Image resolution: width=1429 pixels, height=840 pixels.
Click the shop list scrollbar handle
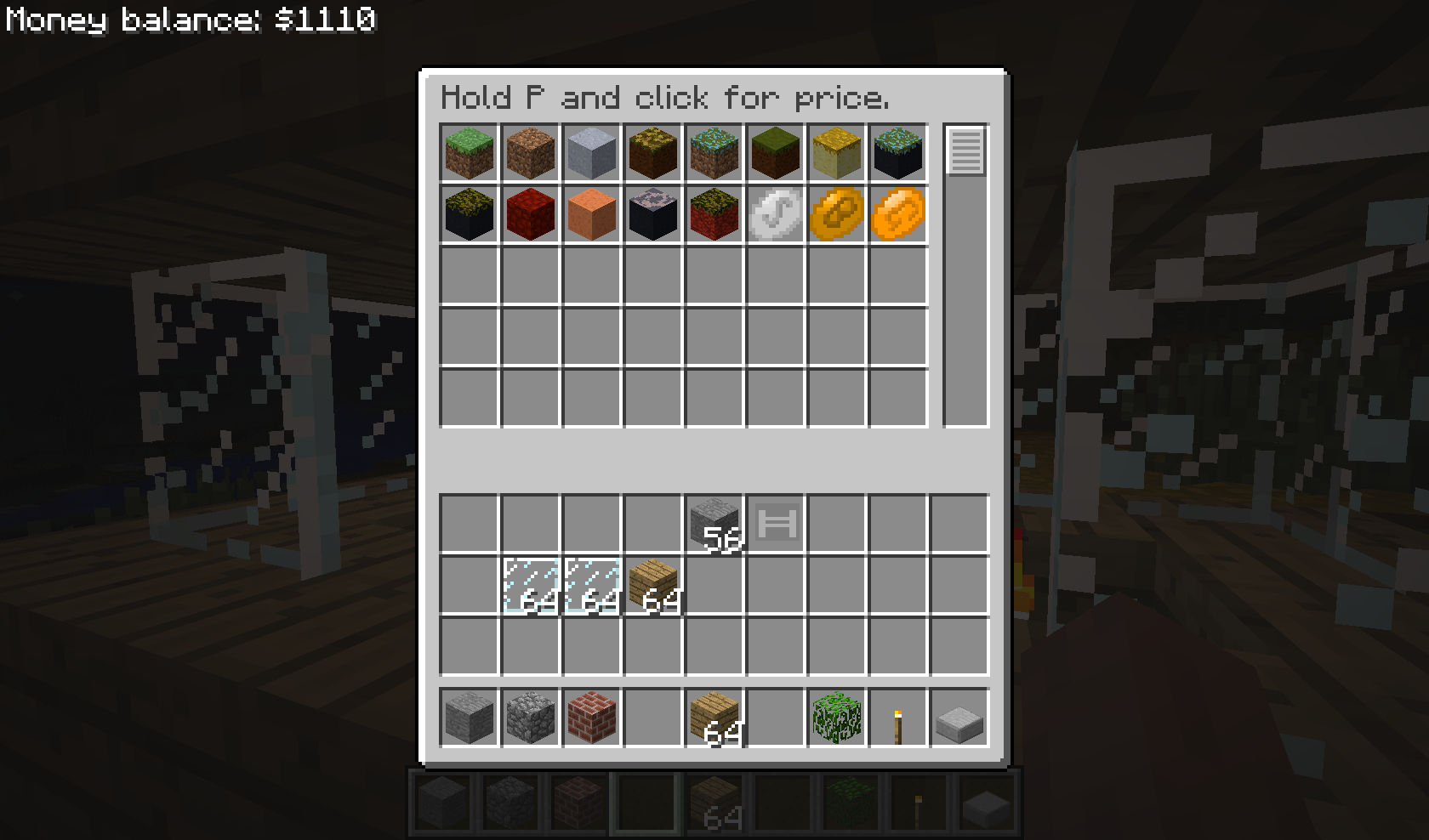point(965,151)
